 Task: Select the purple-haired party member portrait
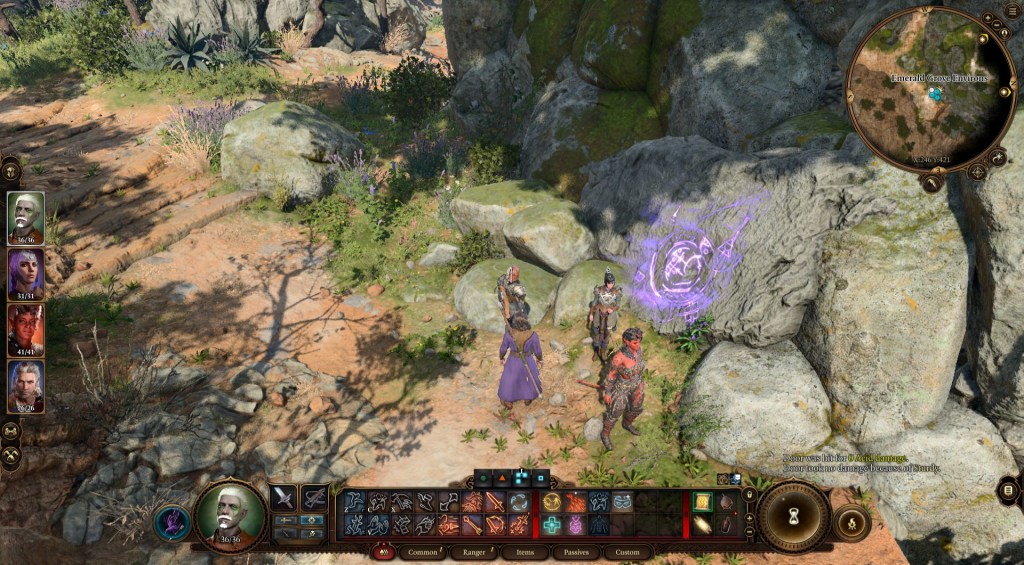click(x=26, y=271)
